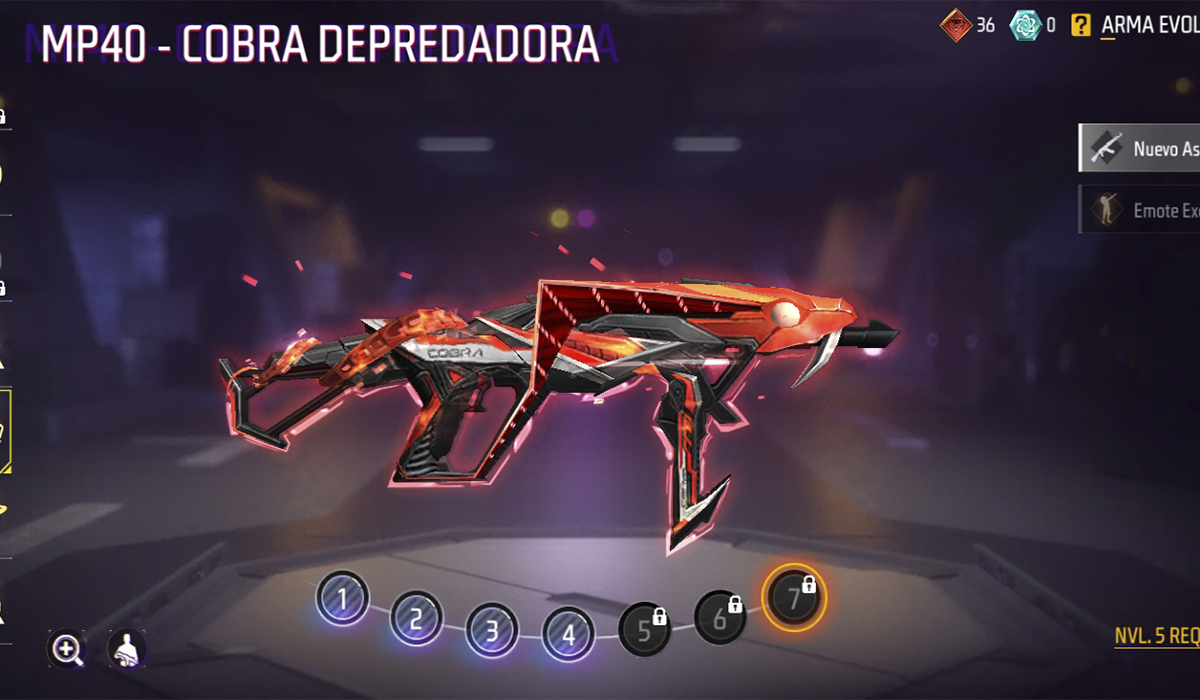1200x700 pixels.
Task: Switch to the Nuevo weapon skin tab
Action: tap(1140, 148)
